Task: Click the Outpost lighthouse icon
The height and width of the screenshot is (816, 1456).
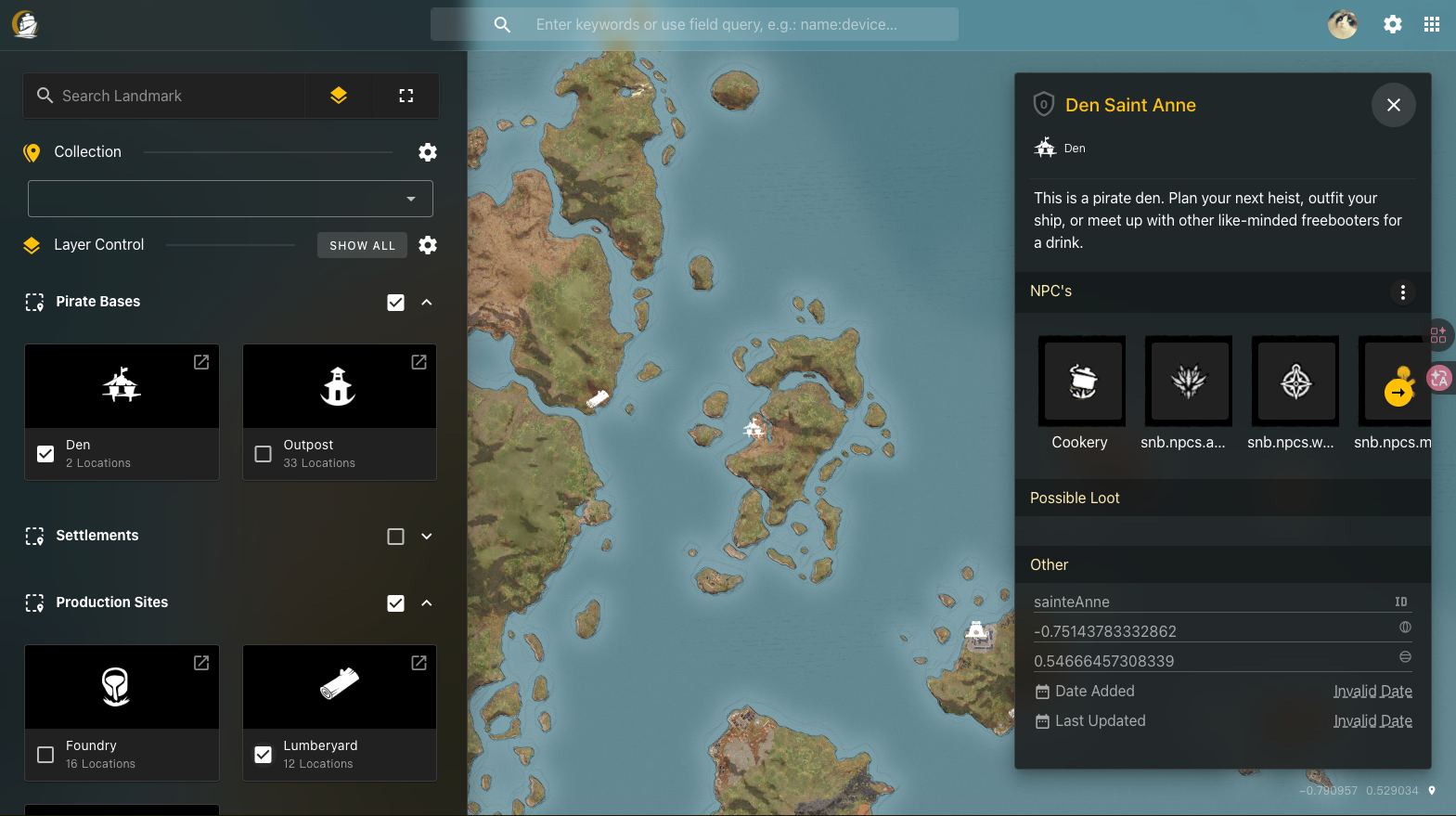Action: tap(338, 385)
